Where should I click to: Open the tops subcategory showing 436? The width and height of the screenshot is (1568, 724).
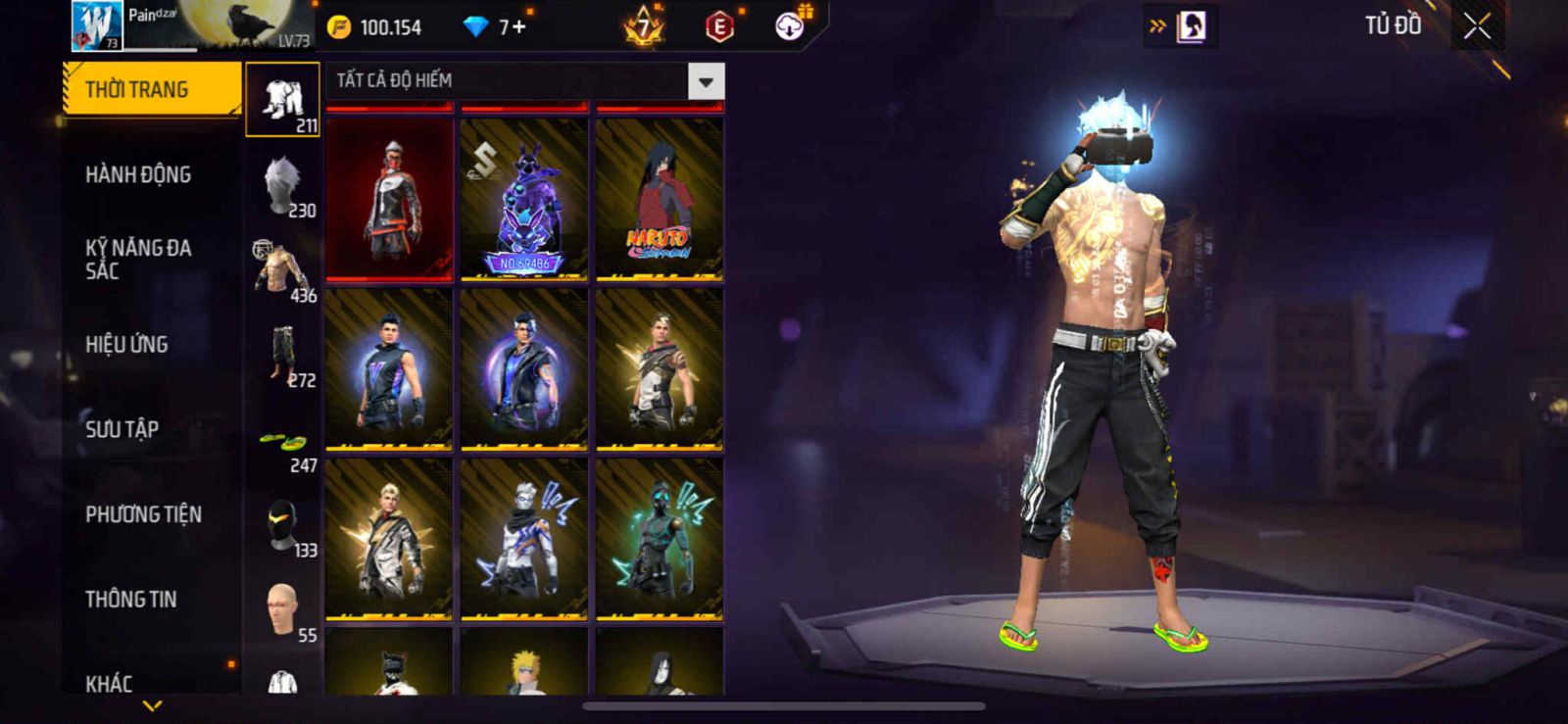click(283, 269)
